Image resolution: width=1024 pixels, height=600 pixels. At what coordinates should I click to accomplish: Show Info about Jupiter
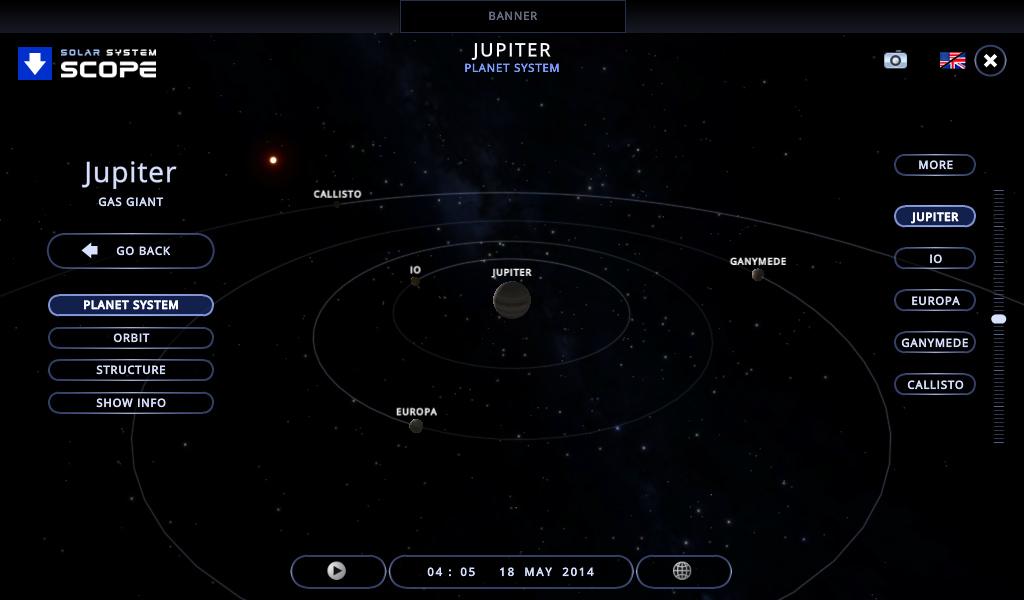point(131,403)
